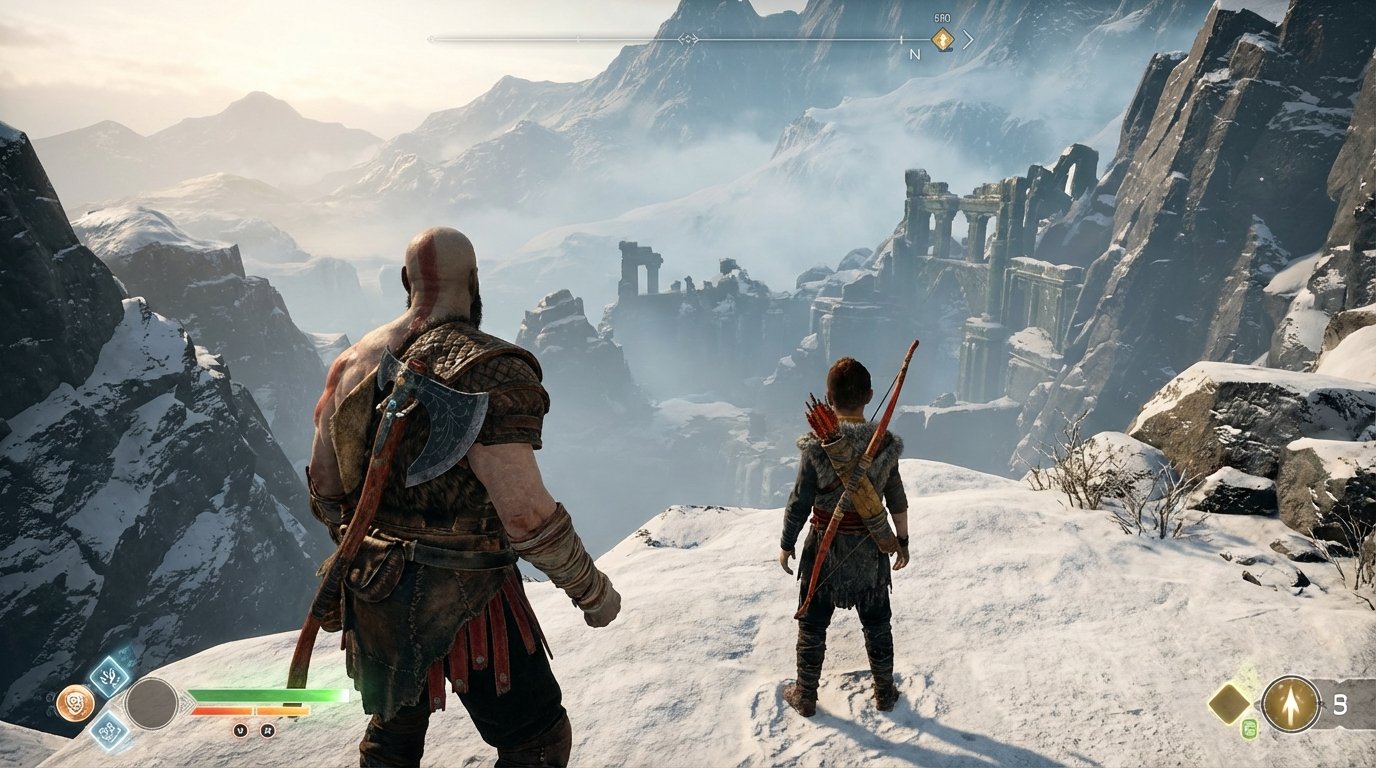This screenshot has width=1376, height=768.
Task: Select the heavy runic attack icon
Action: coord(109,732)
